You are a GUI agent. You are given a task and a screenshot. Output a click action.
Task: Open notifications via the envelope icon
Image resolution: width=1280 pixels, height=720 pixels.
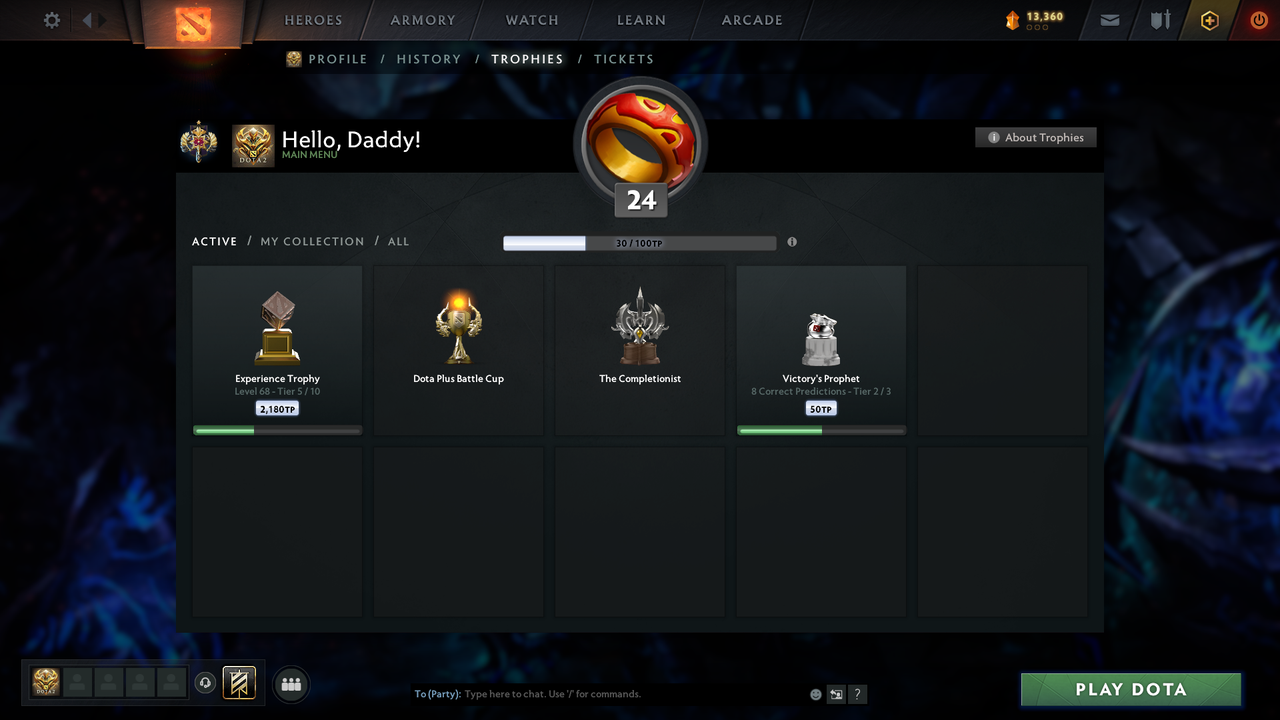(x=1109, y=20)
